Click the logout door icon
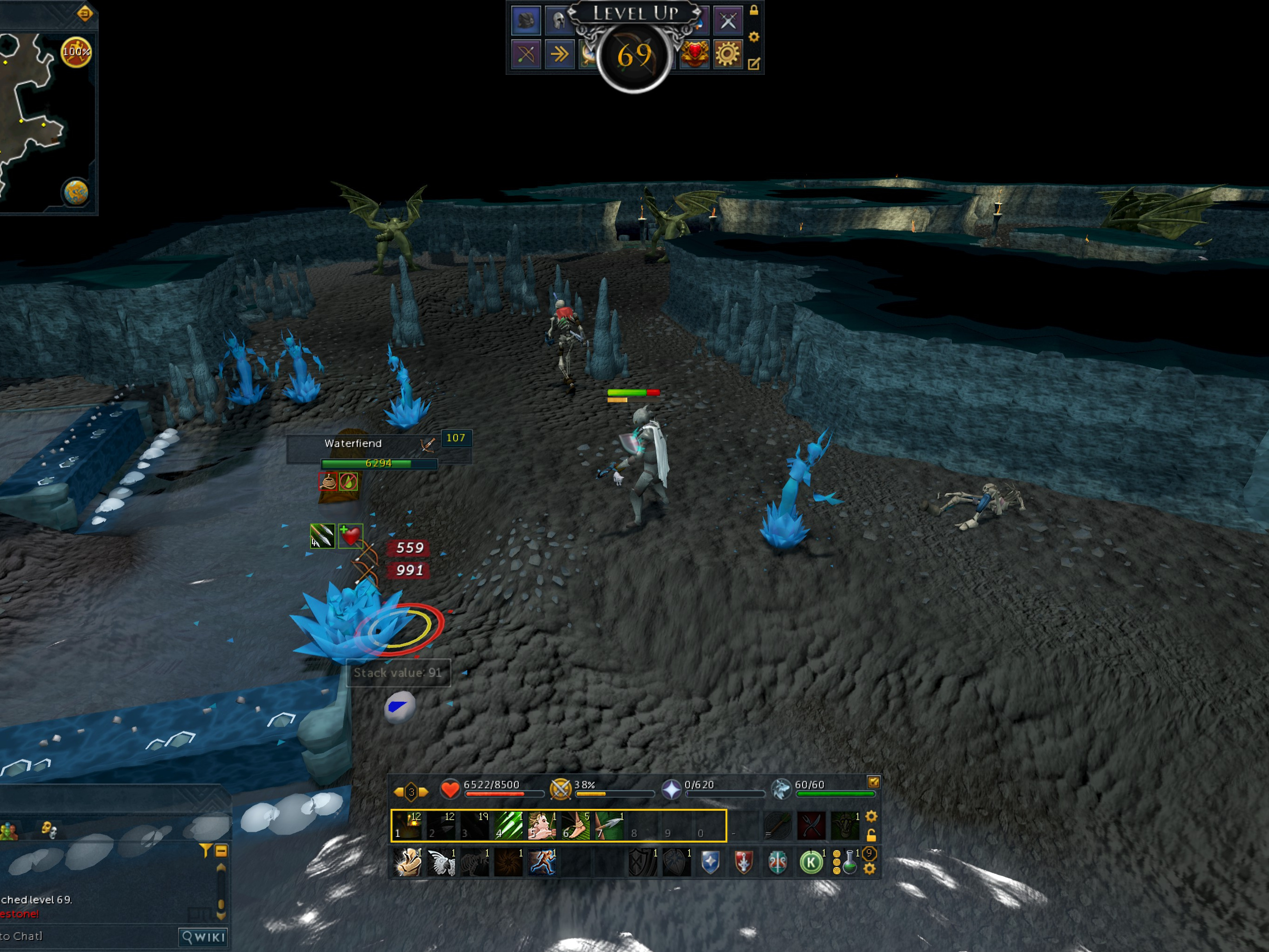Image resolution: width=1269 pixels, height=952 pixels. 84,13
